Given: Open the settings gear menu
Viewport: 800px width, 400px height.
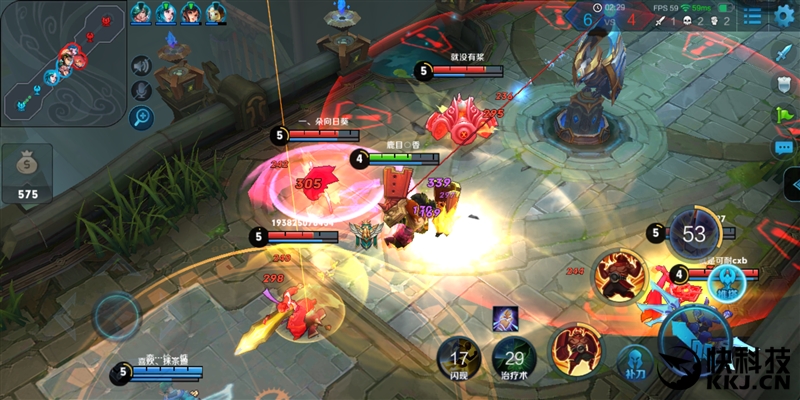Looking at the screenshot, I should point(783,17).
